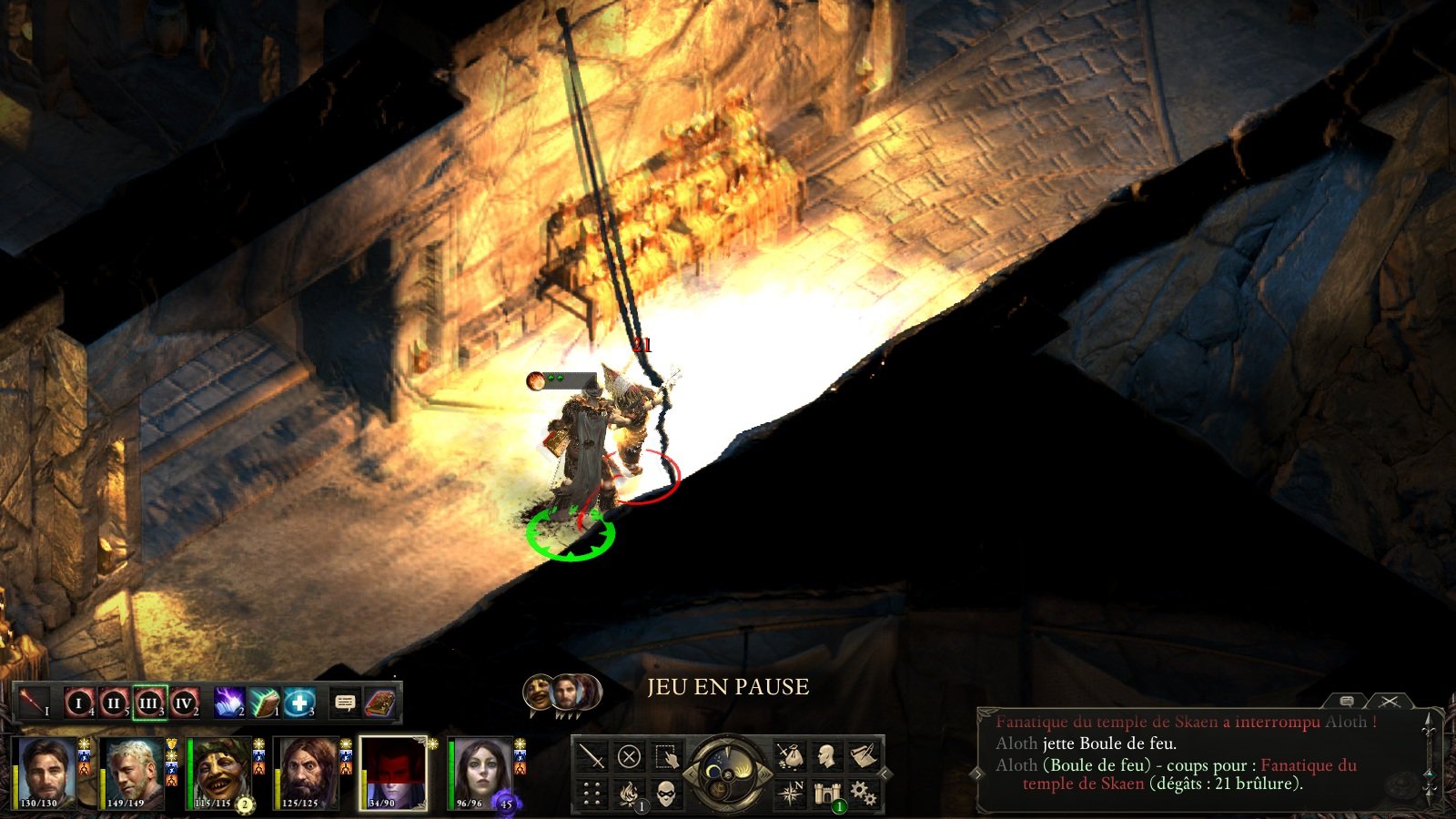Select spell level III
This screenshot has height=819, width=1456.
149,703
